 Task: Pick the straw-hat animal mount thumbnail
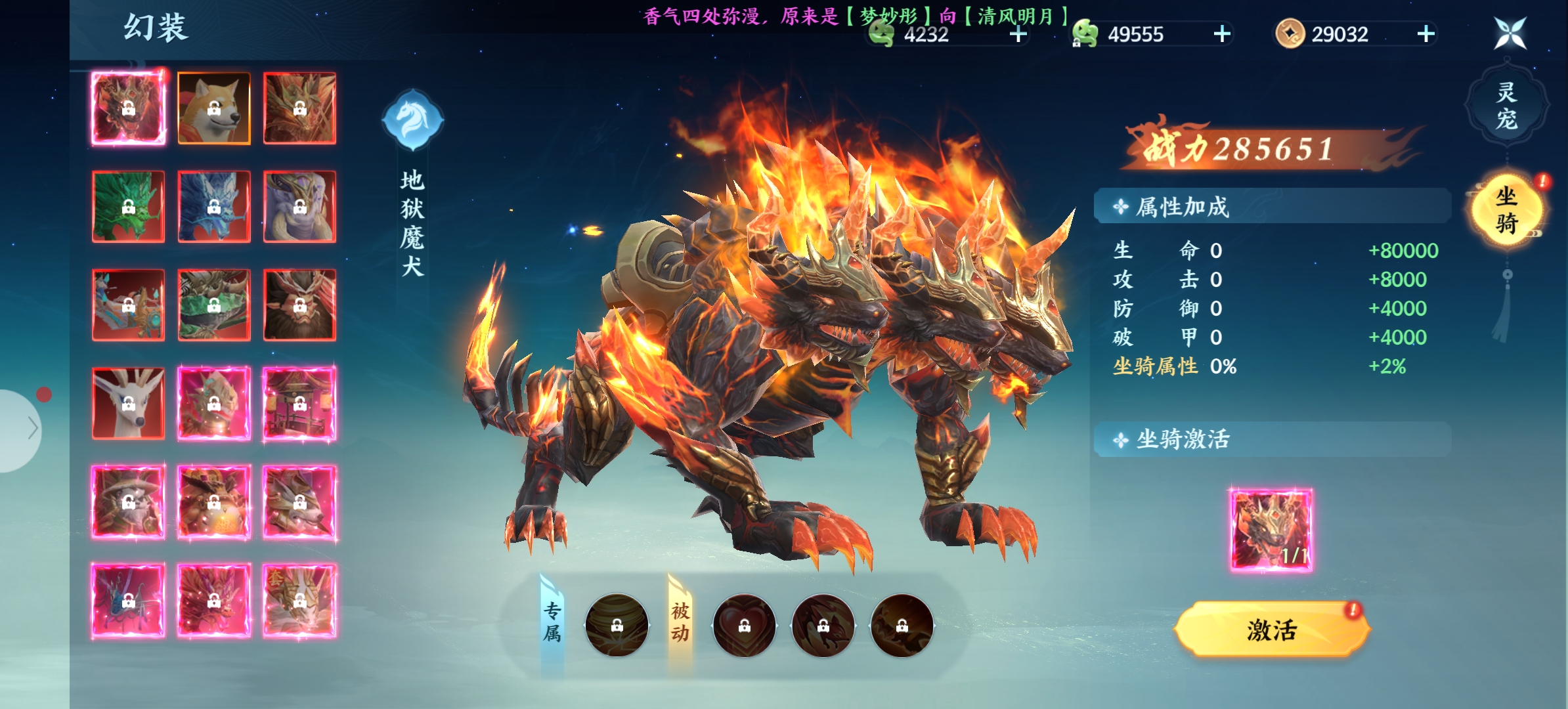click(129, 502)
